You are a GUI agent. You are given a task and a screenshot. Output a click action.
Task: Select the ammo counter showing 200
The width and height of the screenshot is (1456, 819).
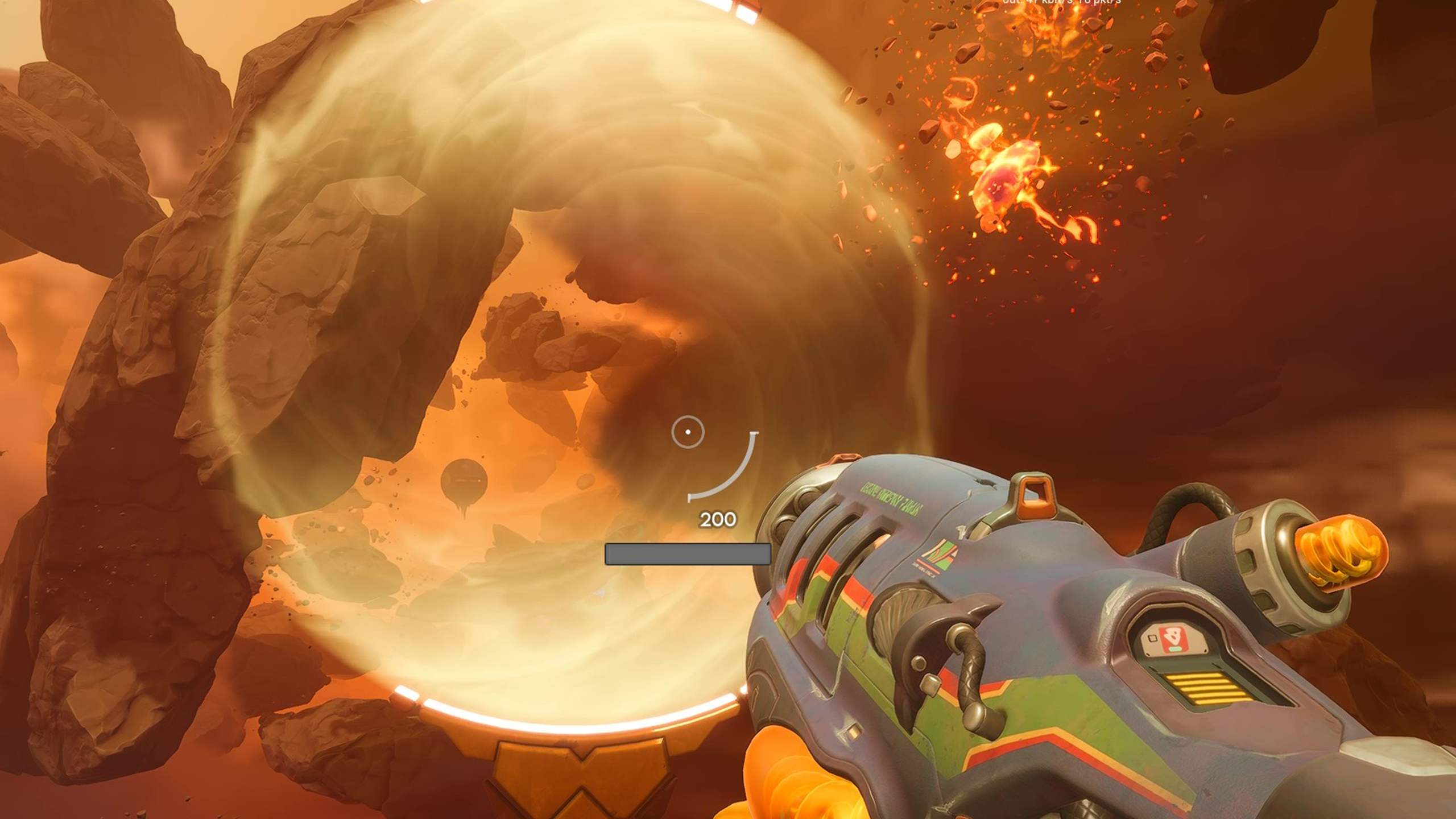718,519
